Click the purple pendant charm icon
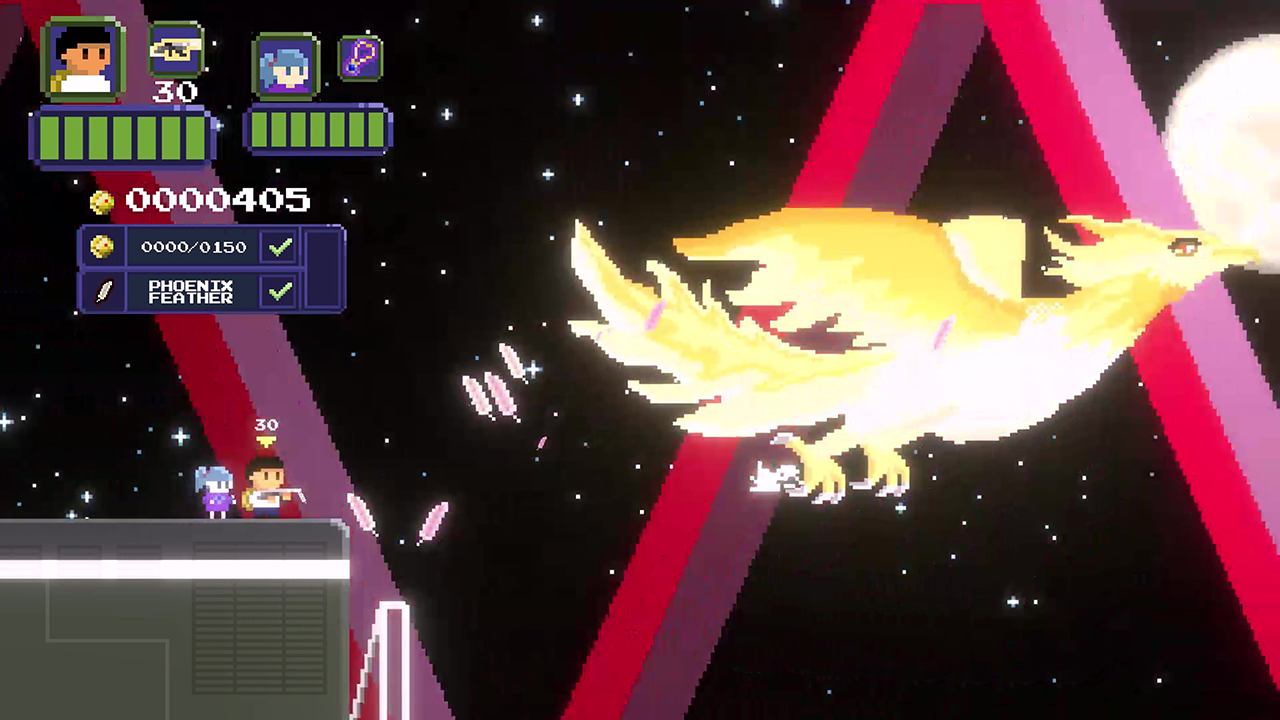Viewport: 1280px width, 720px height. click(359, 58)
